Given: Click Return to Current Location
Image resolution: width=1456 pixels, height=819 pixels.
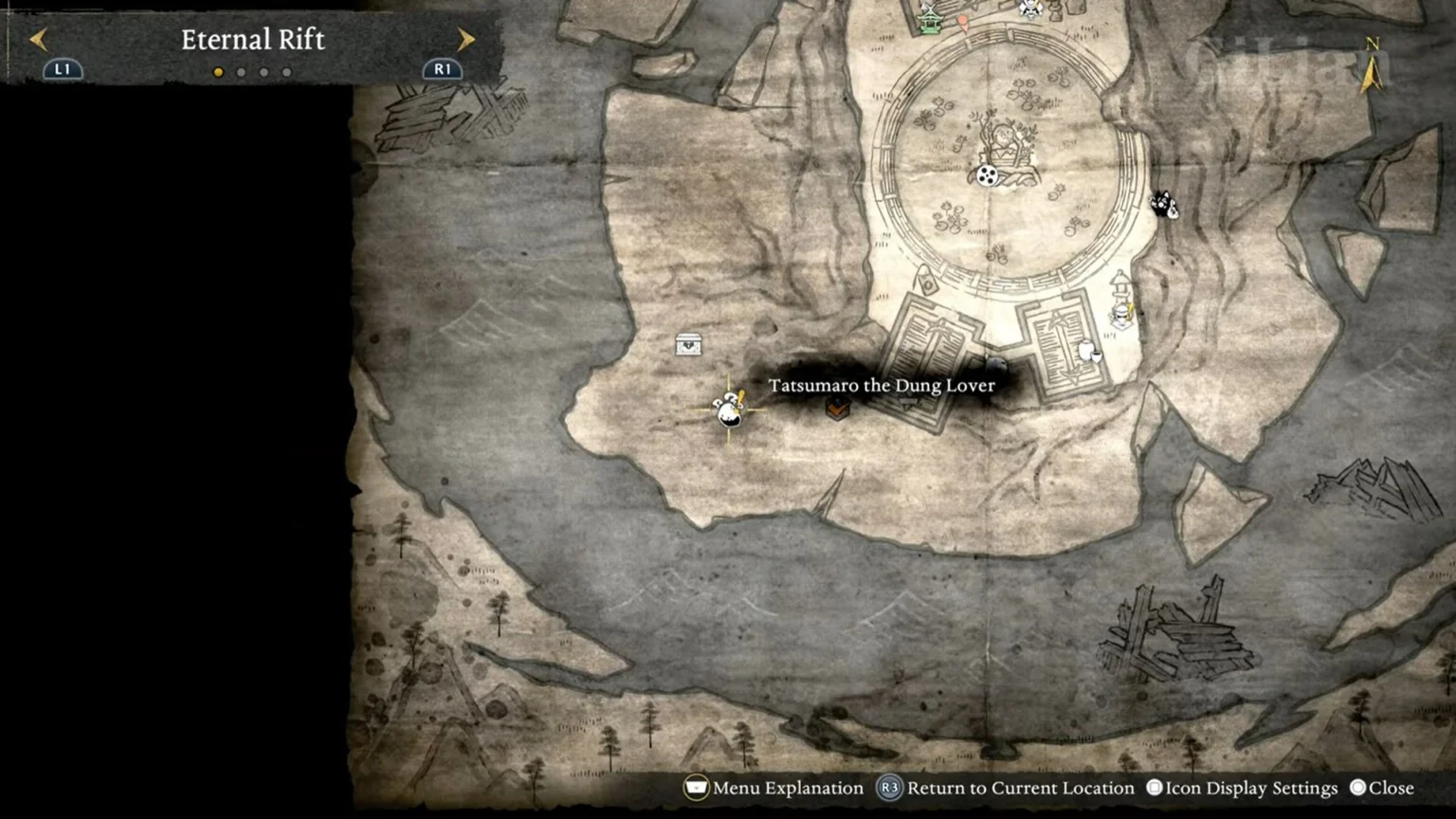Looking at the screenshot, I should [x=1019, y=788].
